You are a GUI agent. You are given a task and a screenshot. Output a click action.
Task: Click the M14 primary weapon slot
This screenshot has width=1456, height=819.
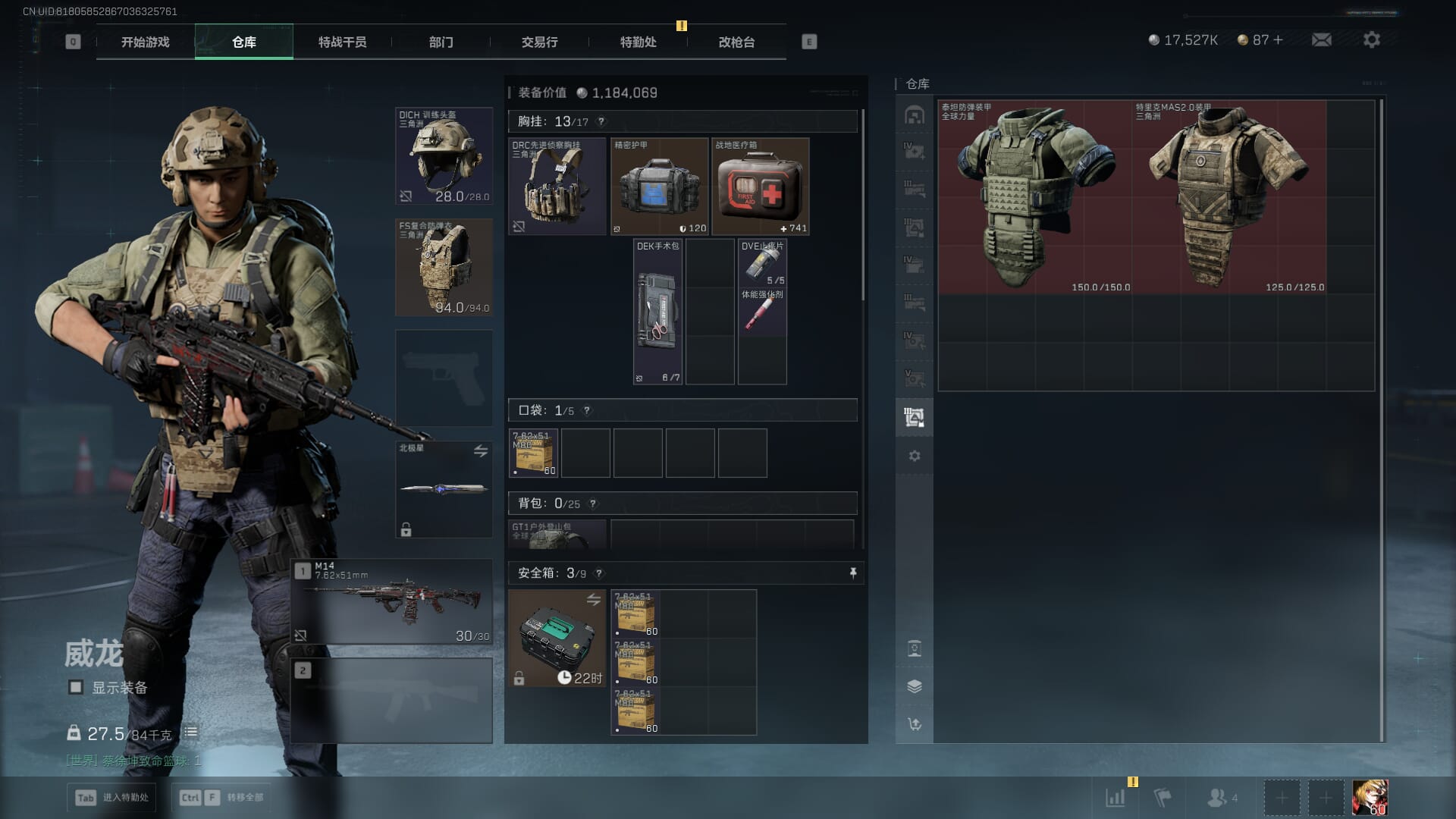(392, 602)
